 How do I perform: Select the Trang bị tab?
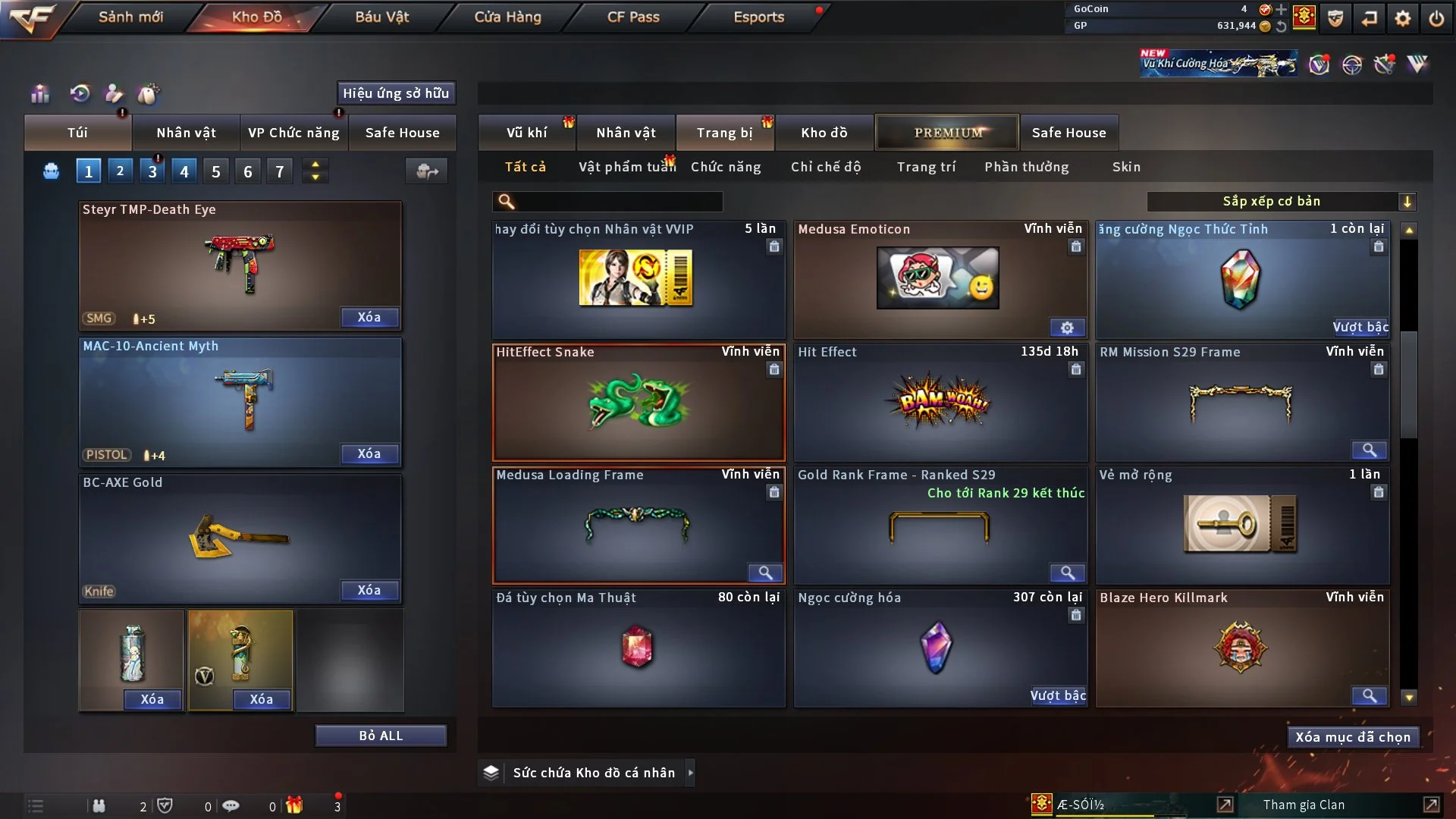[x=724, y=133]
